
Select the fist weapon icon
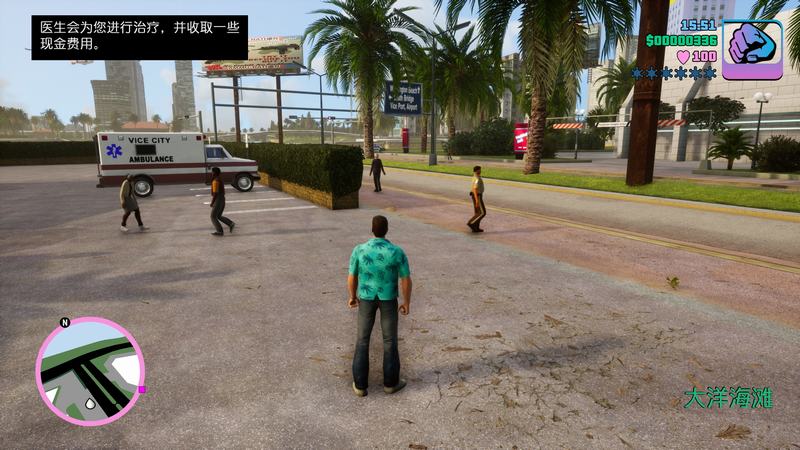coord(752,49)
